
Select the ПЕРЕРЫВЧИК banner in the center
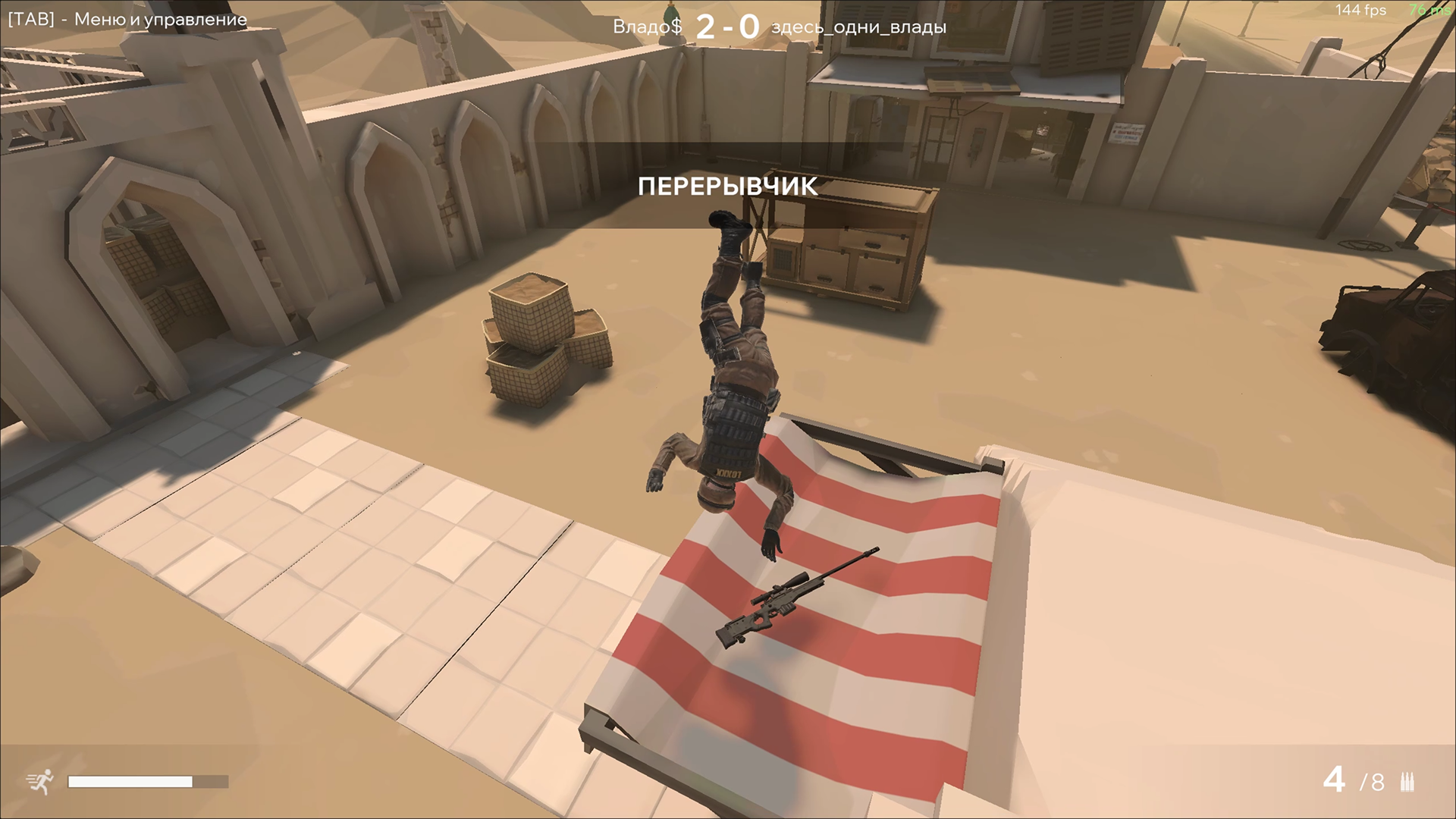click(x=730, y=184)
